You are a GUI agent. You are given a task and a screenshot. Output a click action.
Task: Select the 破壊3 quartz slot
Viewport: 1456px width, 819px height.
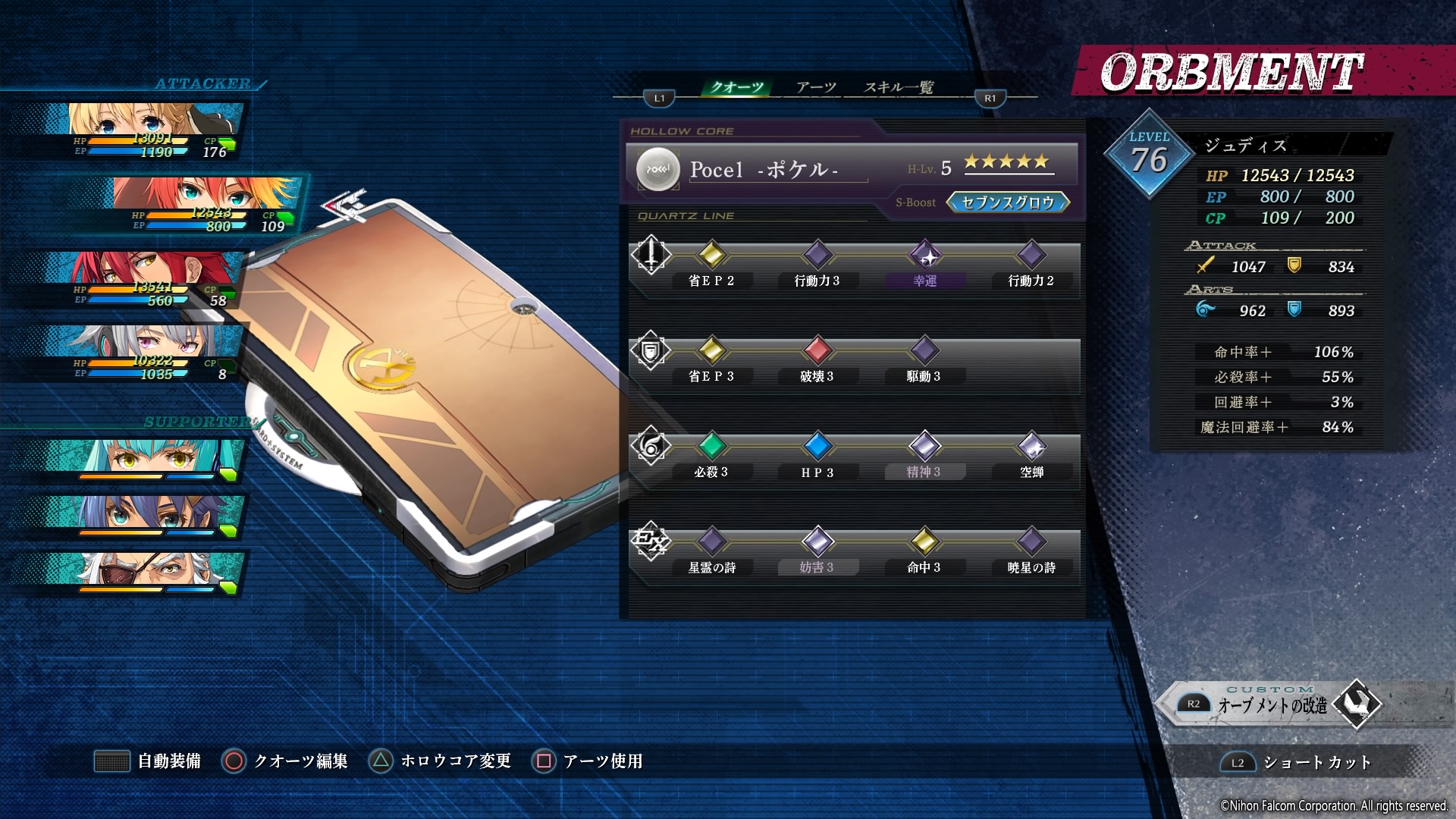point(817,351)
